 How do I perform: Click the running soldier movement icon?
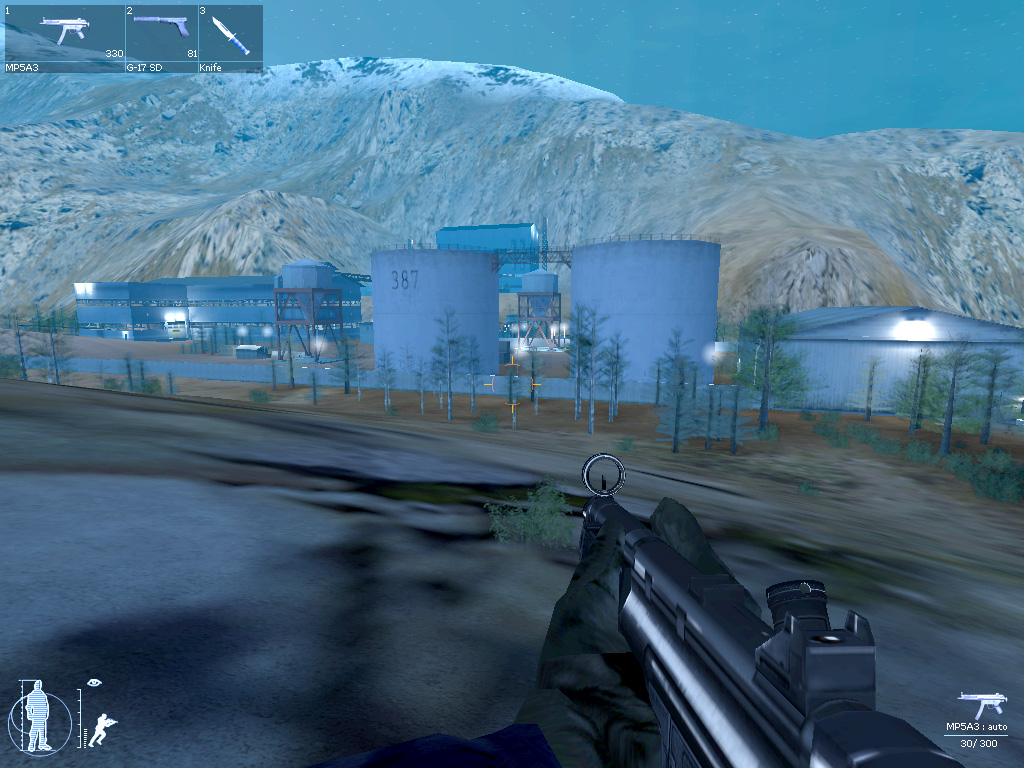point(102,729)
